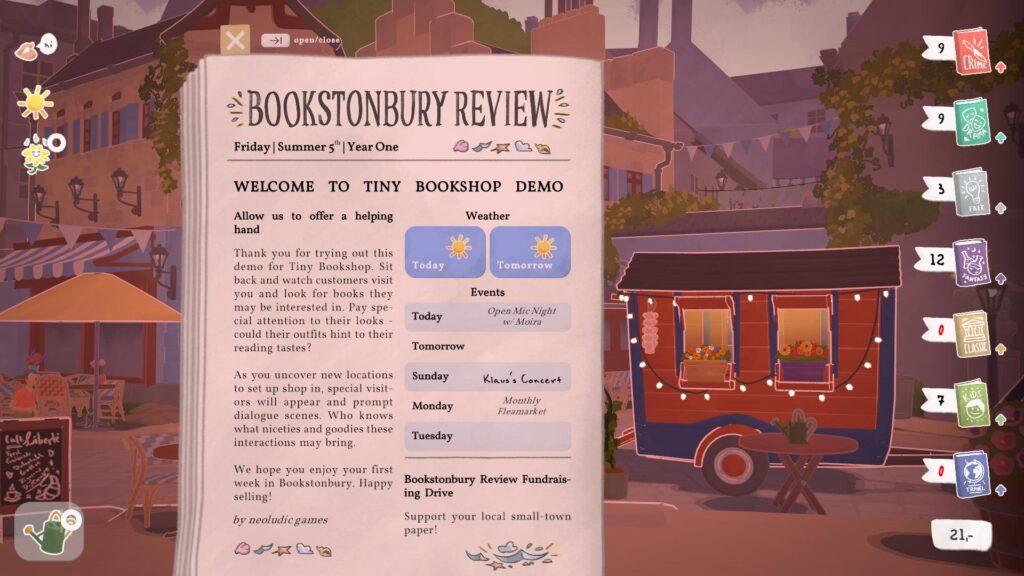Select today's Open Mic Night event row

tap(488, 317)
